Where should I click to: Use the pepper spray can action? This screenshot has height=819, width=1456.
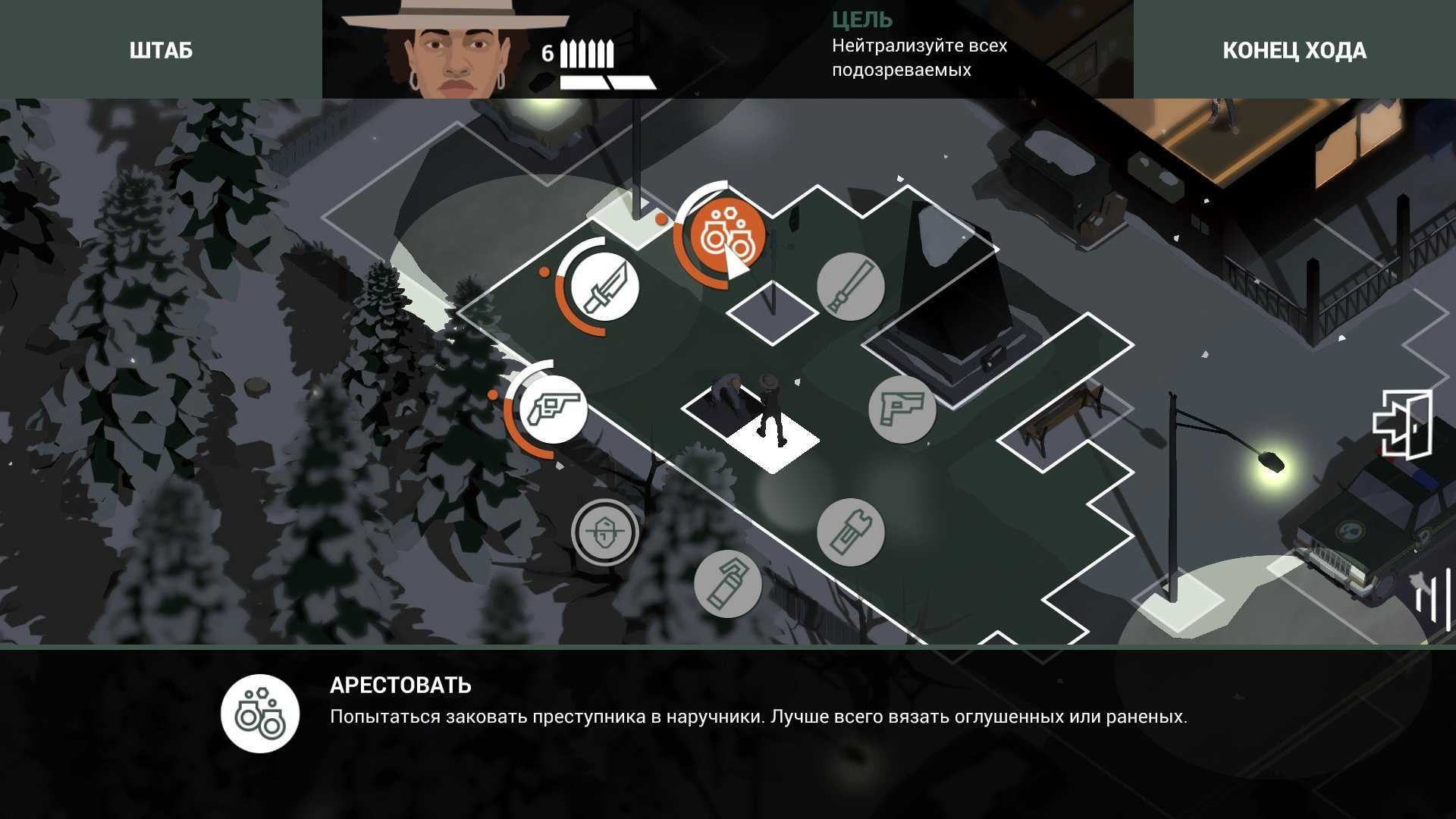click(728, 583)
